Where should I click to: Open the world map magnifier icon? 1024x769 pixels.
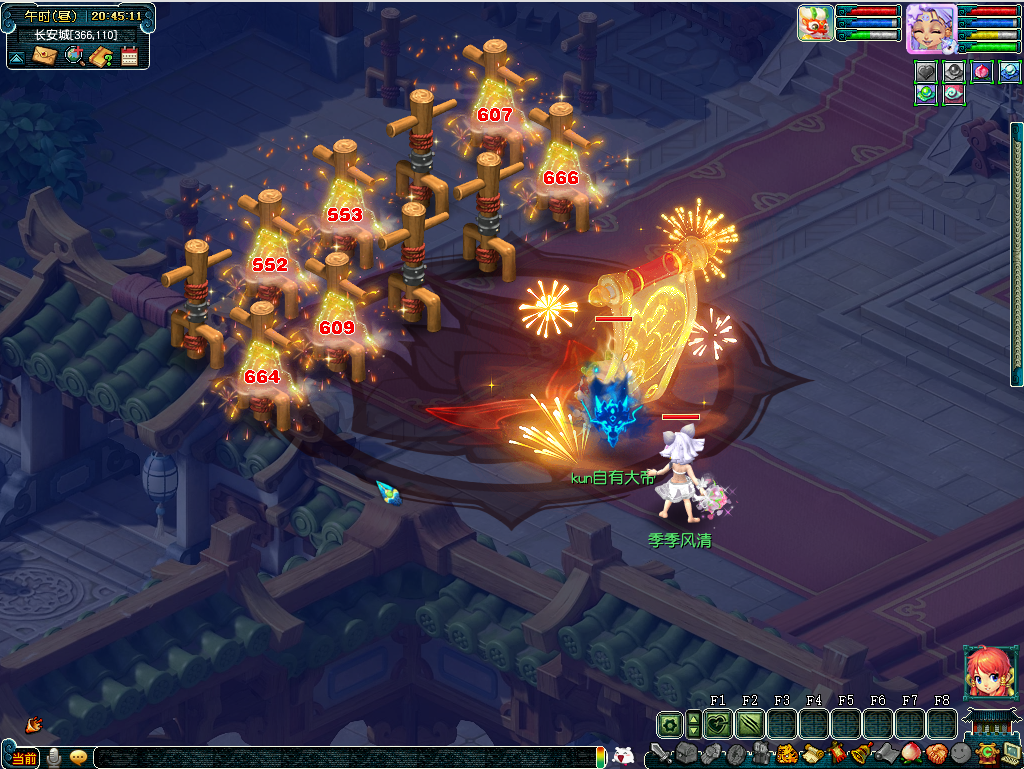click(x=73, y=56)
